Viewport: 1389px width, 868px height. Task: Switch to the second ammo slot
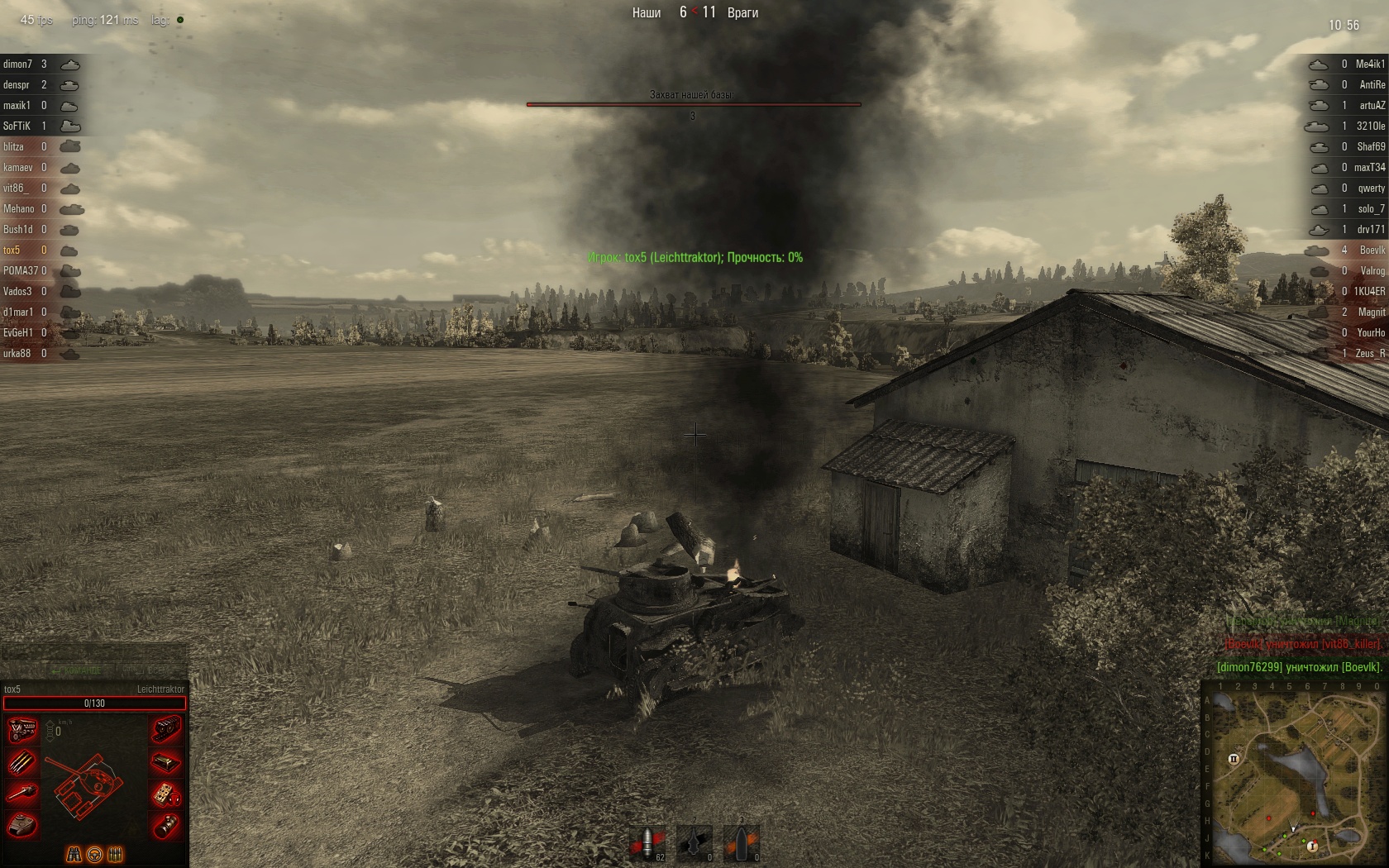[x=694, y=843]
